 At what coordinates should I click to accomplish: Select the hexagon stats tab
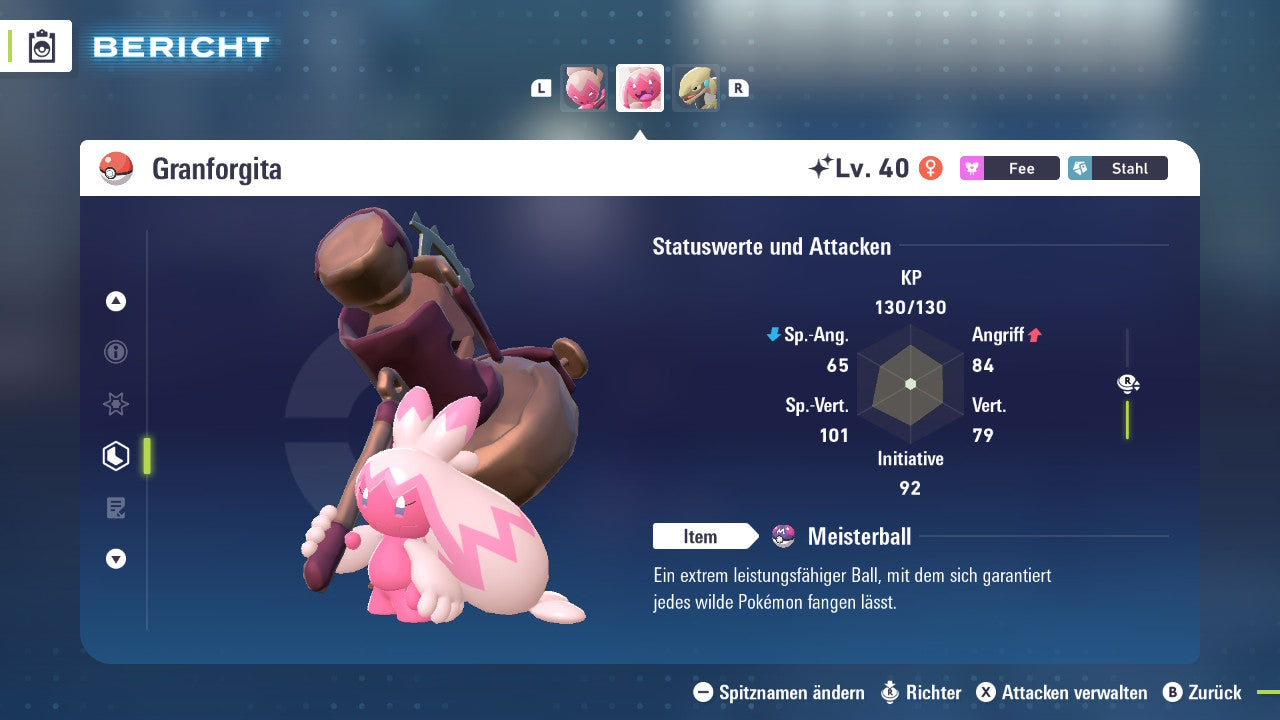[x=116, y=456]
